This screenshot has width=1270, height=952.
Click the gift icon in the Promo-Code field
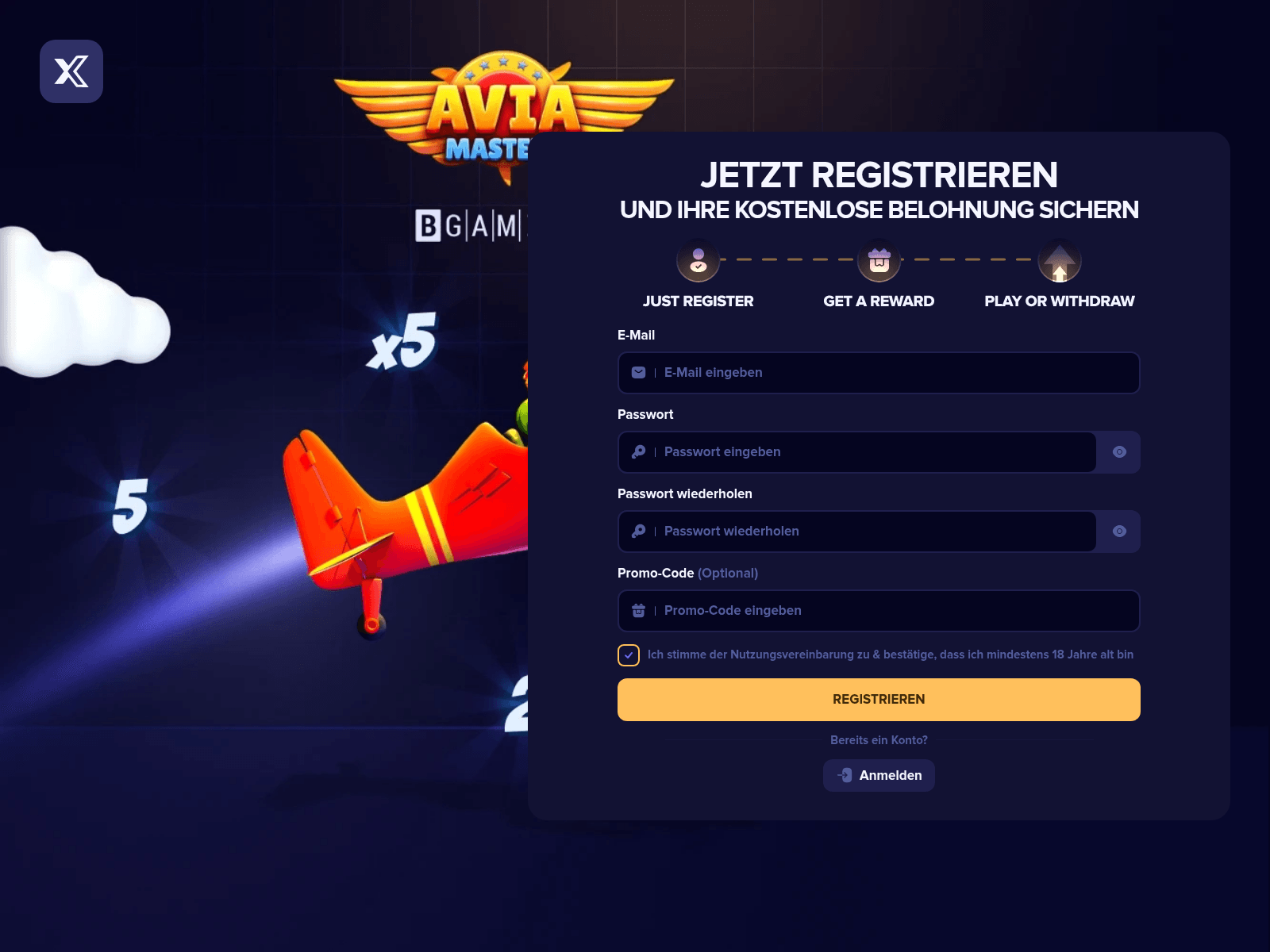(638, 610)
